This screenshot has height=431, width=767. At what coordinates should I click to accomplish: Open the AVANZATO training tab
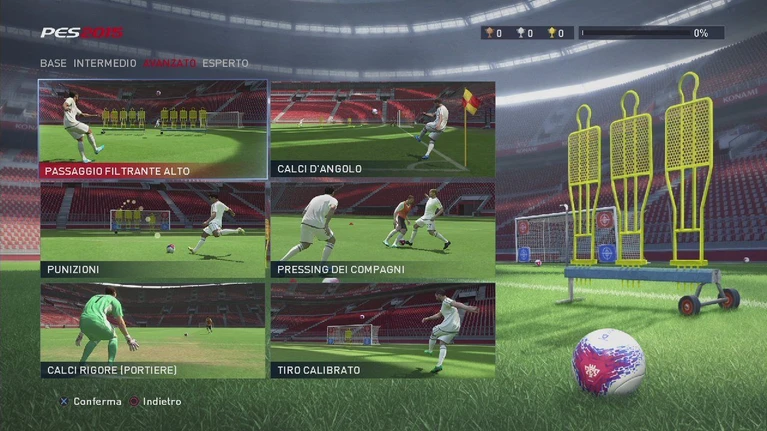[169, 63]
